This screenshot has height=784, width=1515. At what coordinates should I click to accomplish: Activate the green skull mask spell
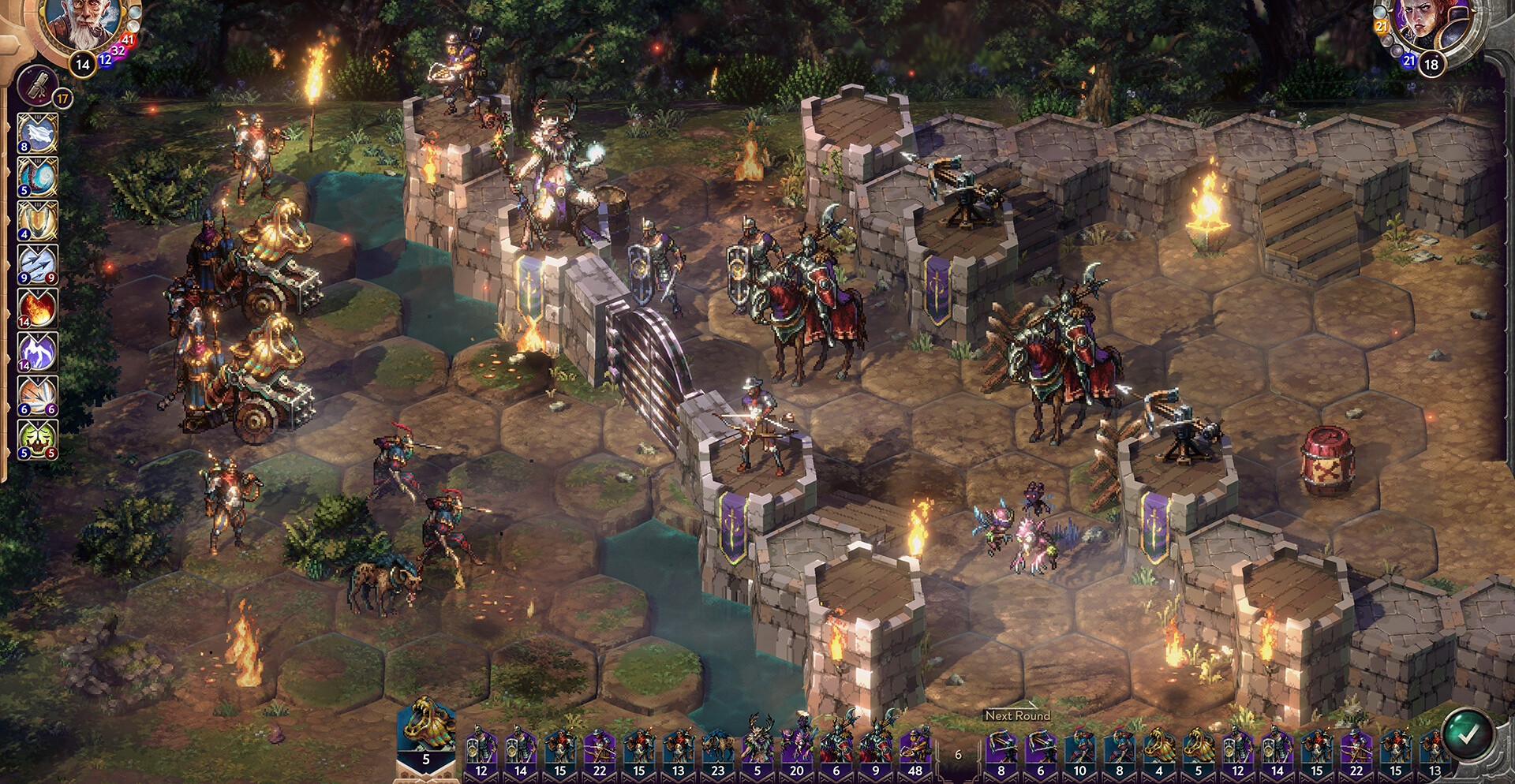tap(37, 439)
